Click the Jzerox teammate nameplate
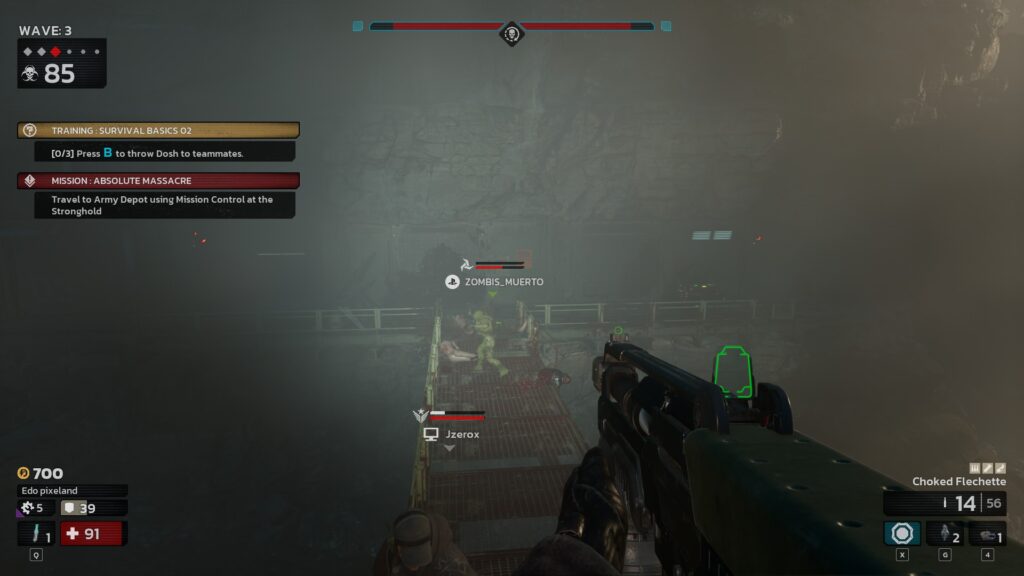 click(x=452, y=435)
